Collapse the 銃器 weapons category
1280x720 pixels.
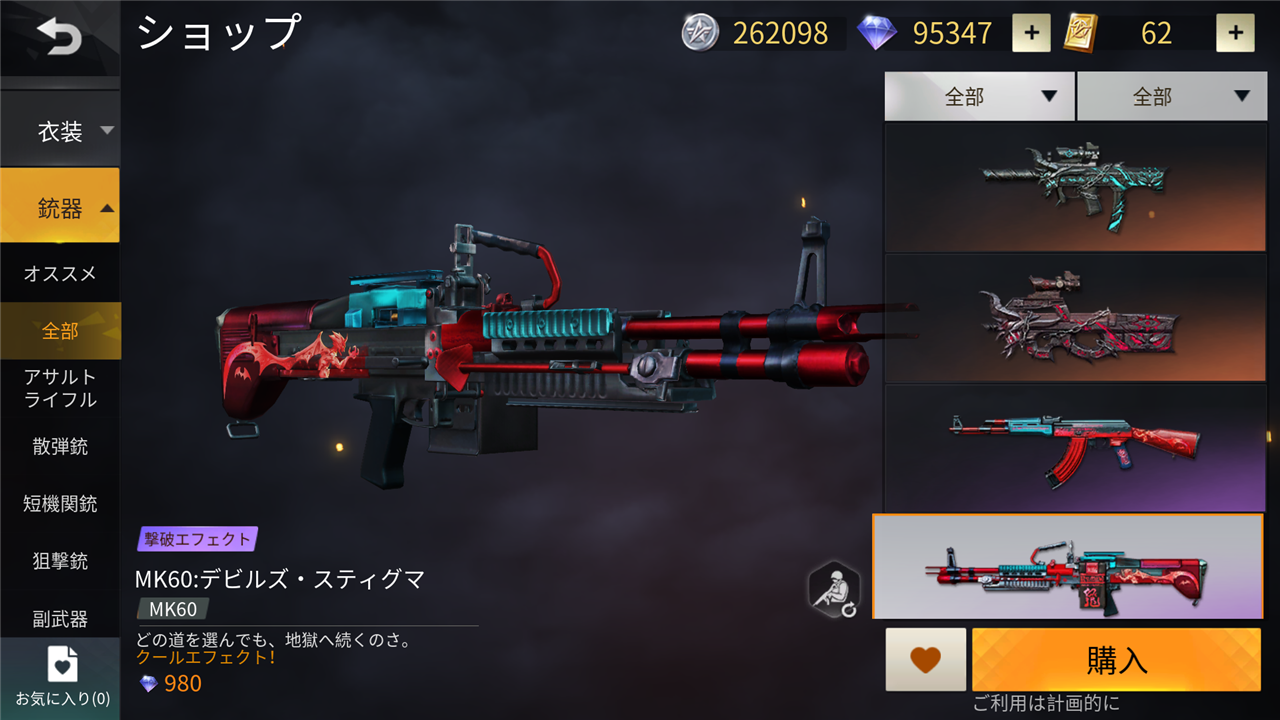60,207
